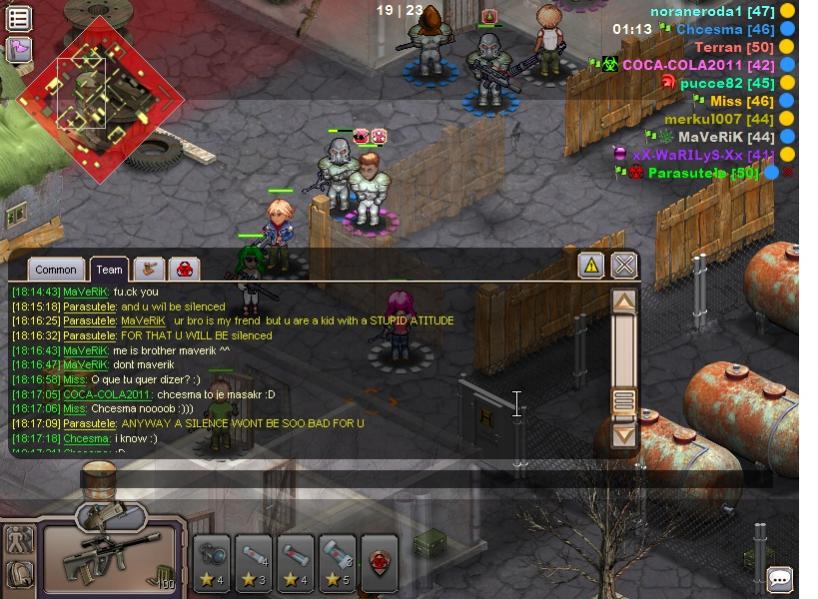Open the gavel chat tab

[x=150, y=268]
